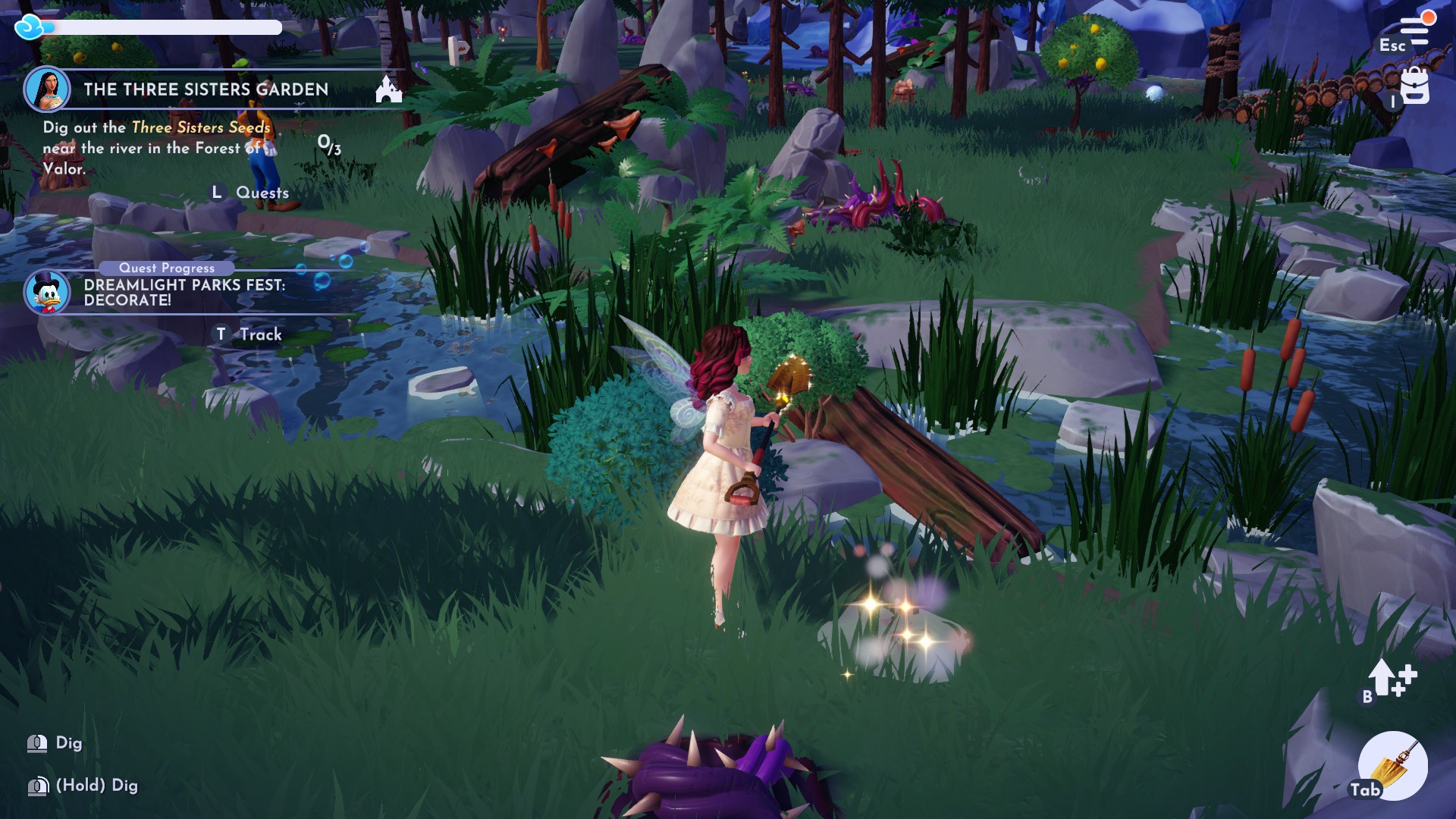Viewport: 1456px width, 819px height.
Task: Open Quests via the L Quests button
Action: (250, 193)
